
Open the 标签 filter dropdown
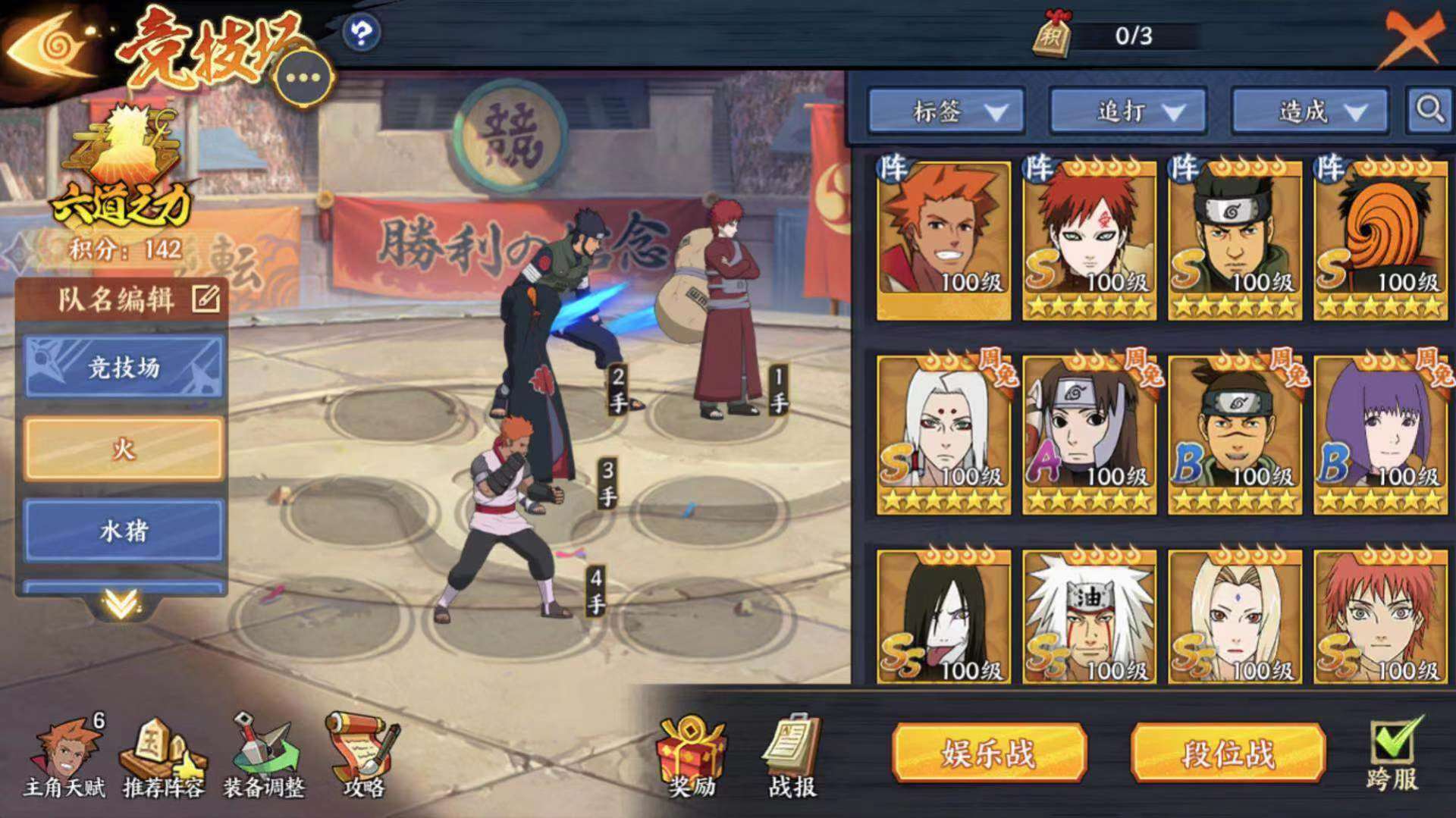[x=946, y=112]
